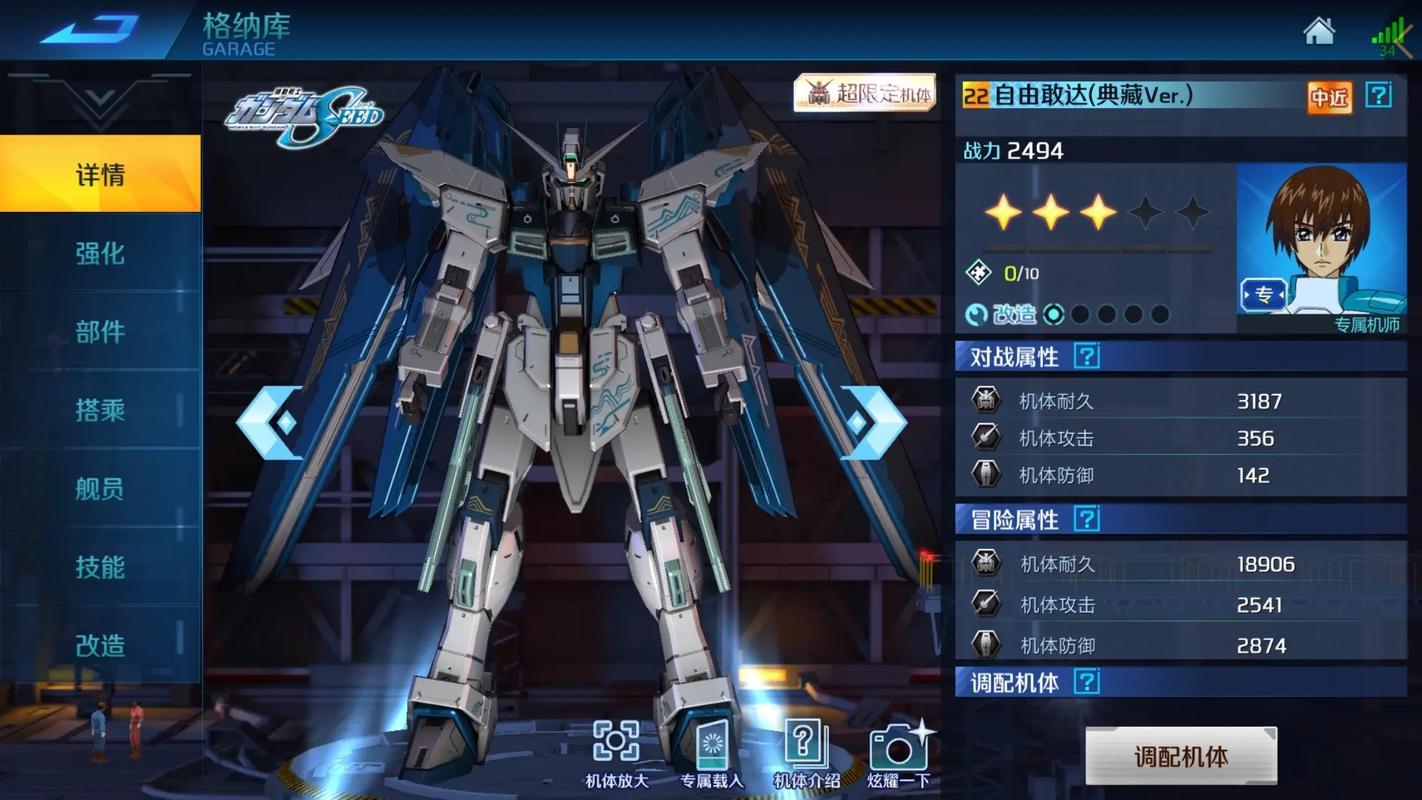
Task: Click the home icon at top right
Action: [1318, 31]
